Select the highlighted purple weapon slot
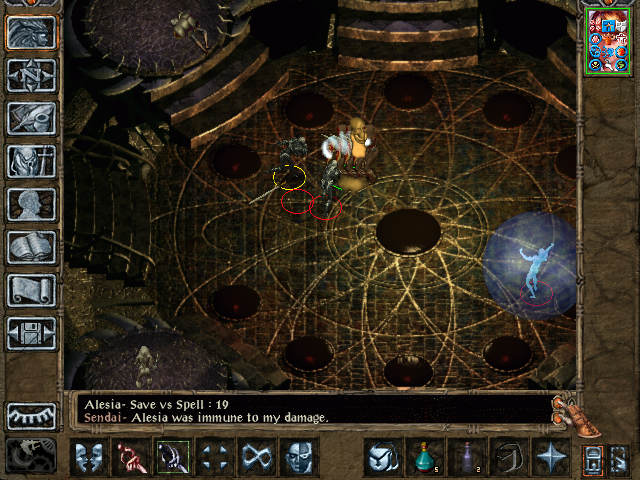 pos(172,457)
